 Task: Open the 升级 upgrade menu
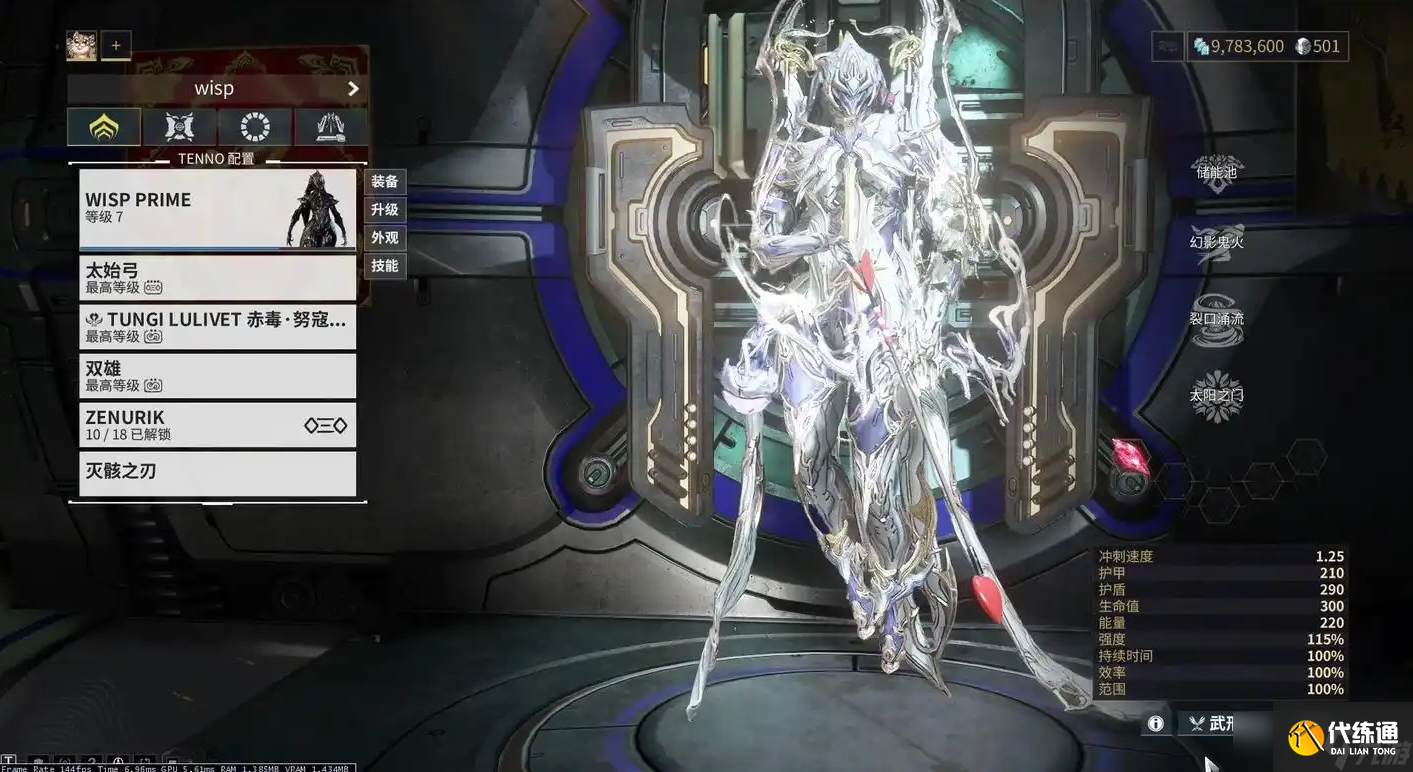click(x=385, y=210)
